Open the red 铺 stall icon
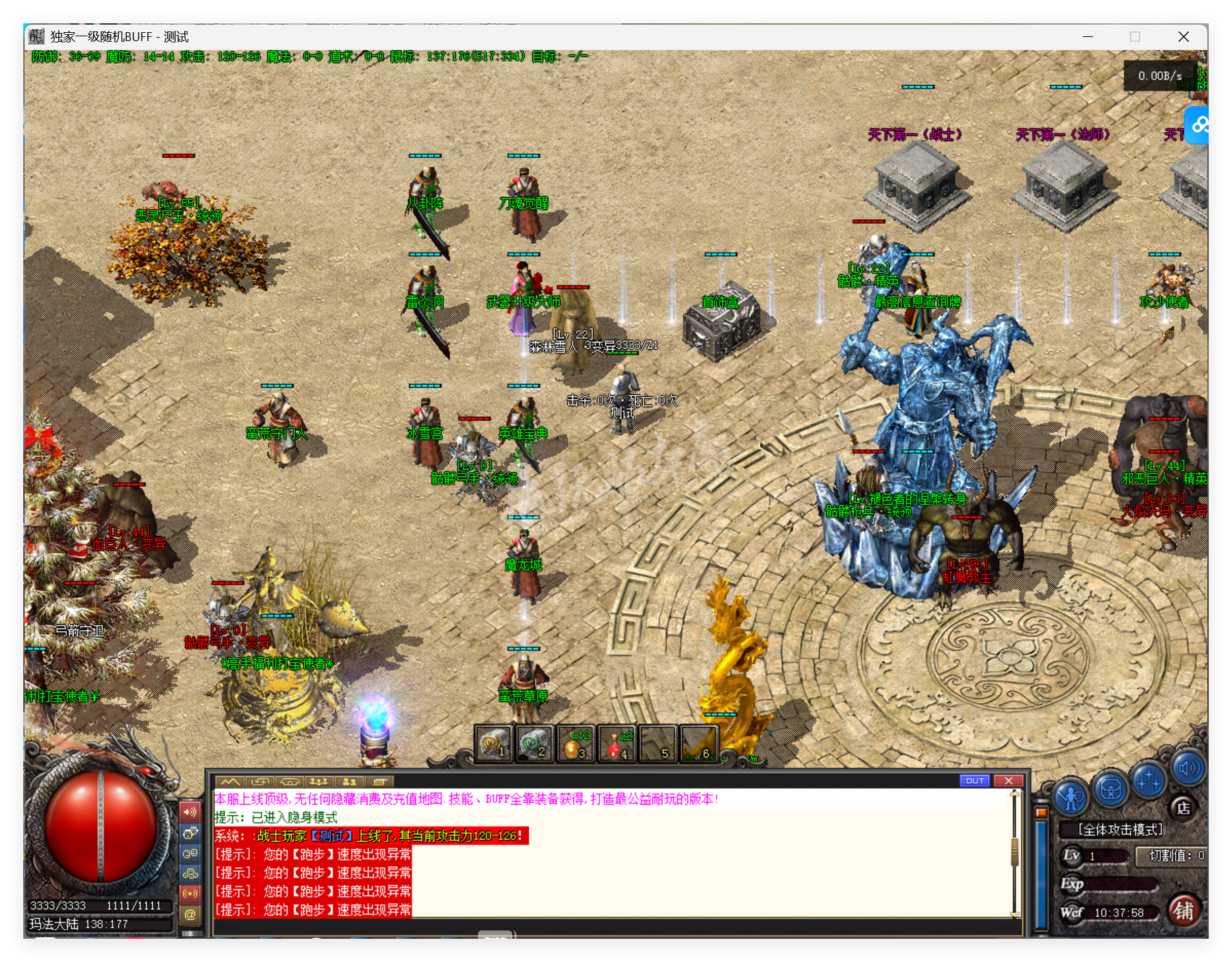 pyautogui.click(x=1185, y=912)
